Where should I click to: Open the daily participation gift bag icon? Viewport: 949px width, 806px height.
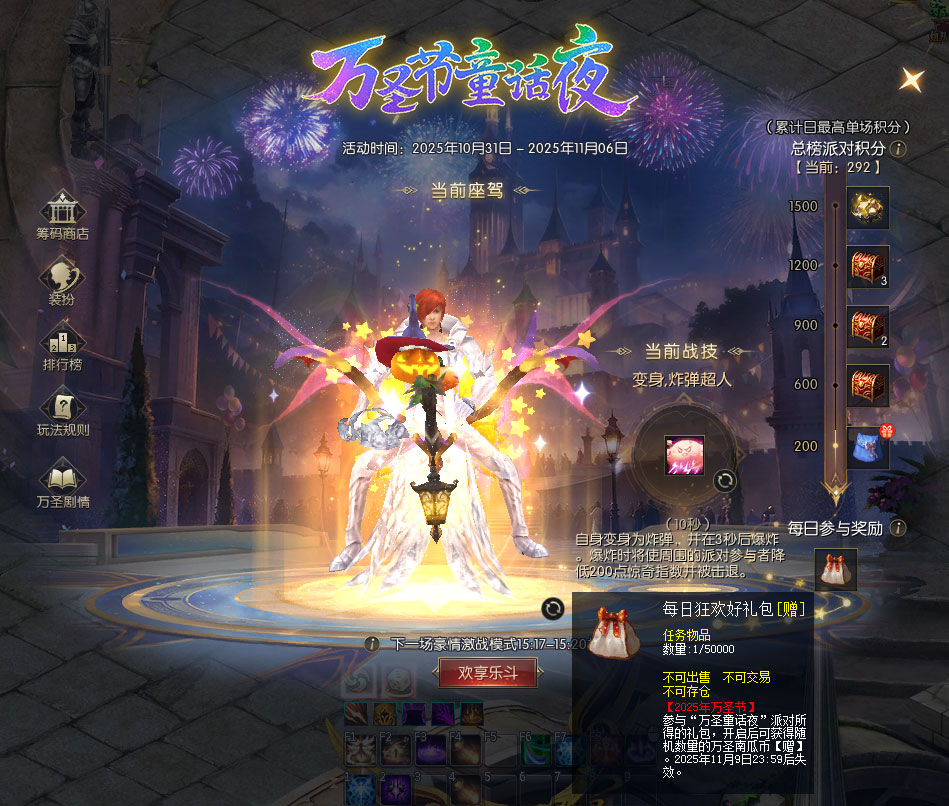(836, 570)
